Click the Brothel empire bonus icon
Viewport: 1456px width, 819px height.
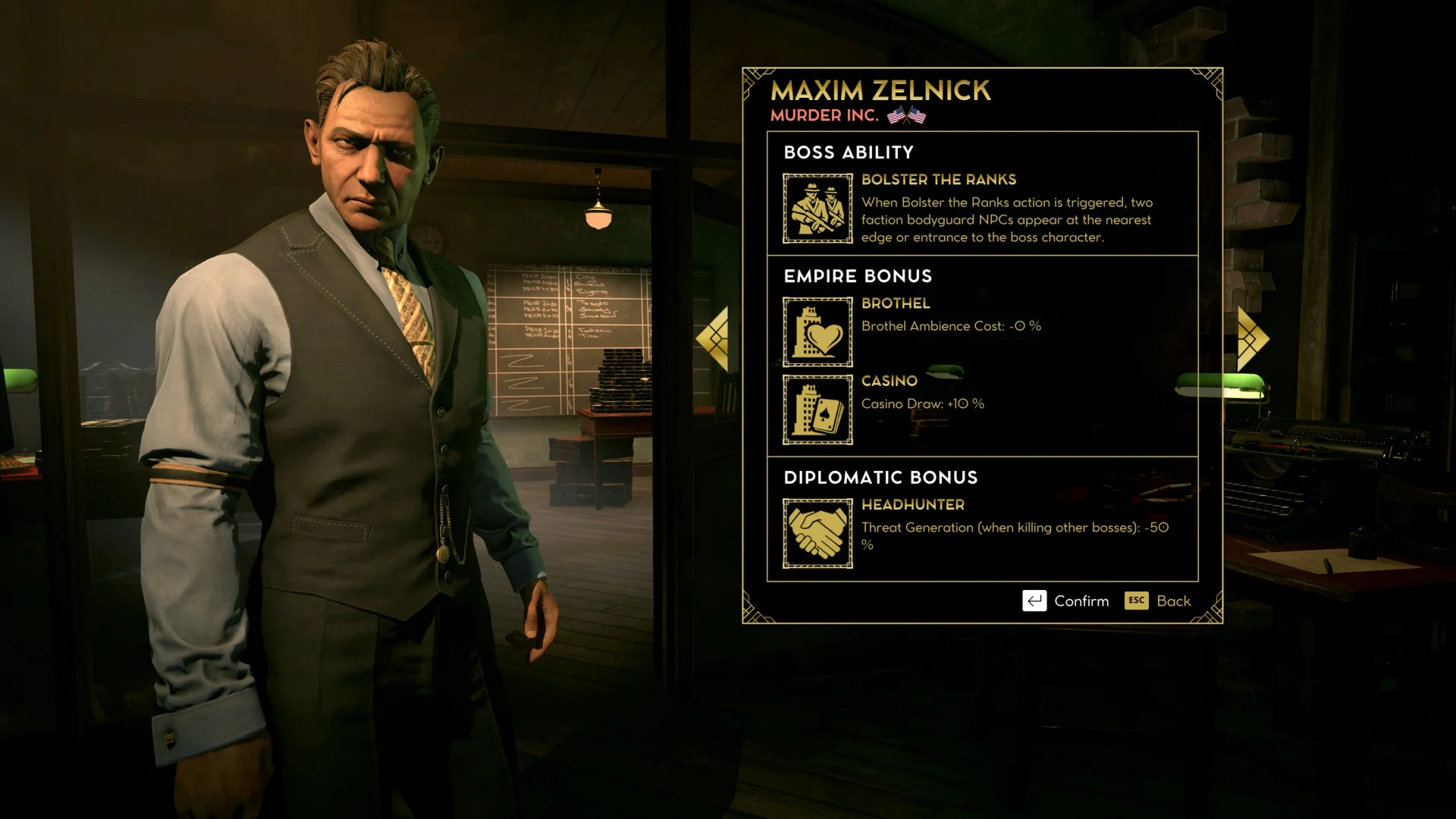[x=817, y=332]
